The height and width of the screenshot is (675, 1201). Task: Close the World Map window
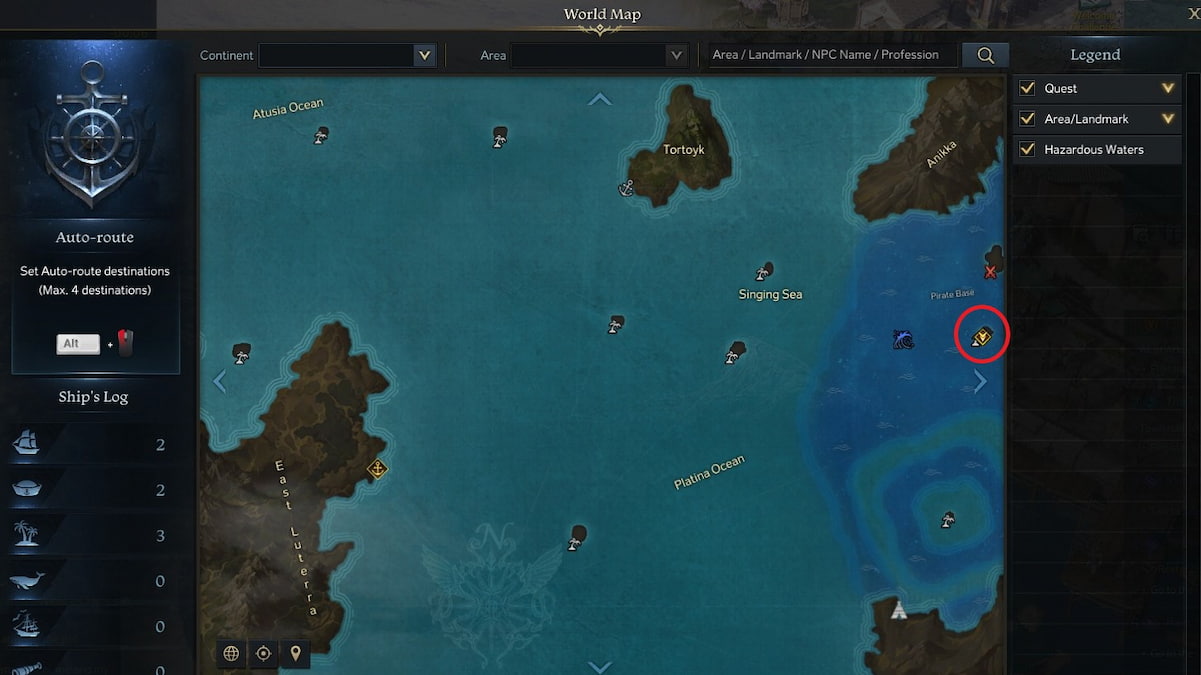(1193, 13)
